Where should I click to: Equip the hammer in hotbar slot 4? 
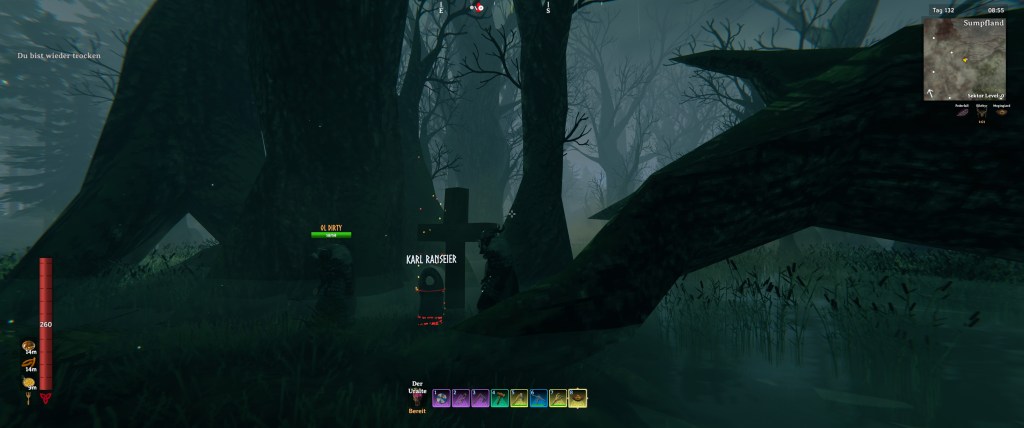[500, 398]
